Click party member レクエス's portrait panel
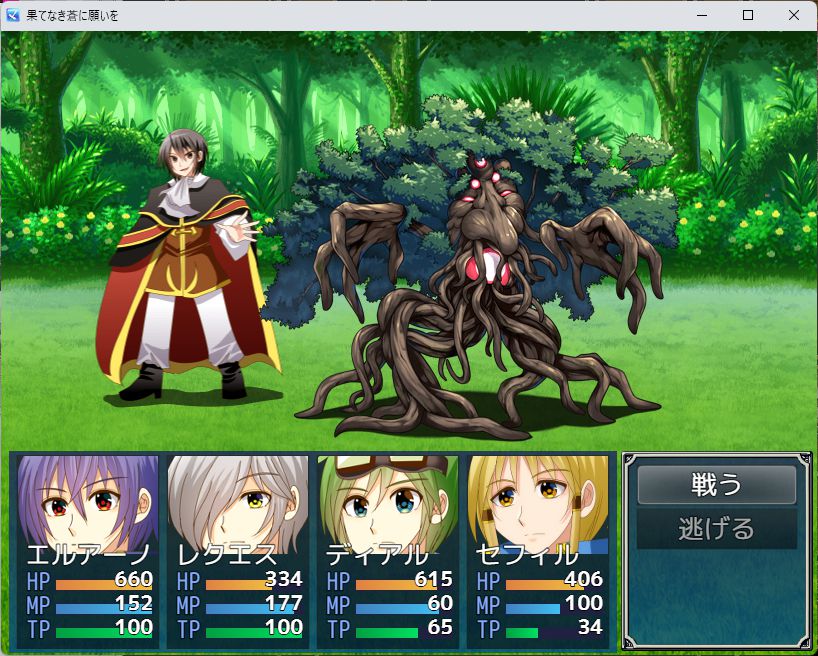This screenshot has width=818, height=656. tap(238, 548)
